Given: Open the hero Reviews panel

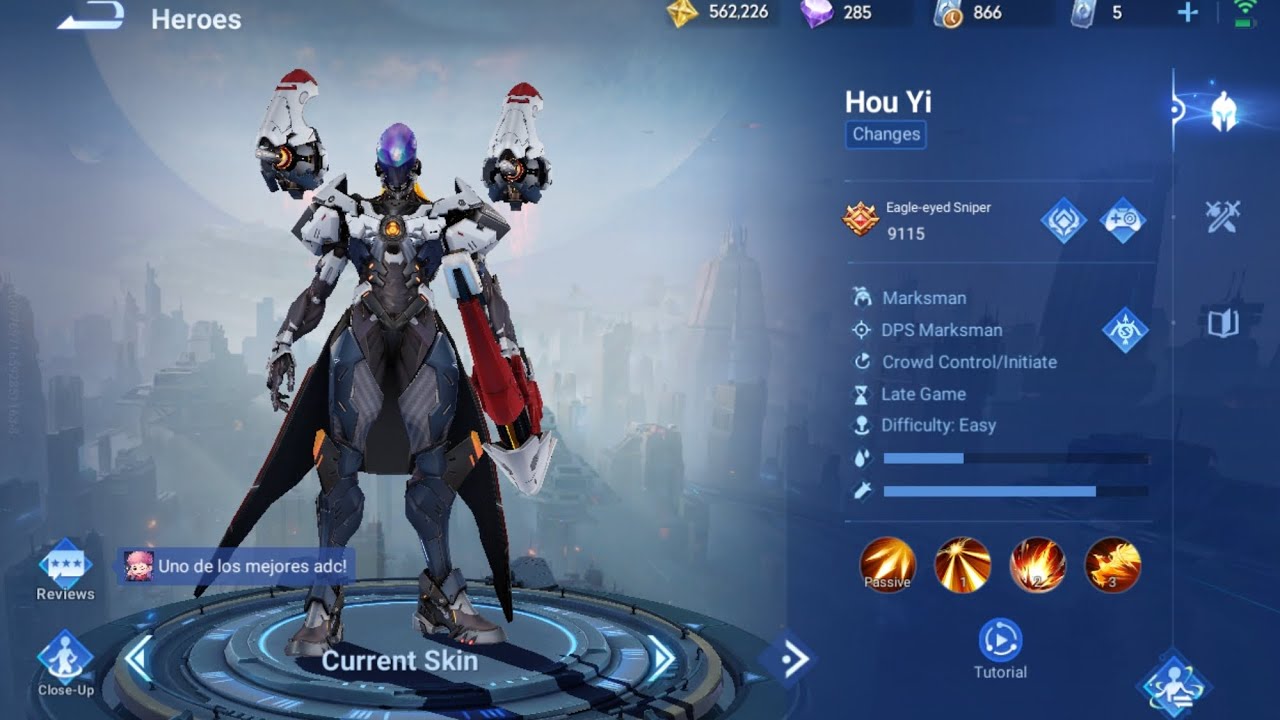Looking at the screenshot, I should point(65,571).
